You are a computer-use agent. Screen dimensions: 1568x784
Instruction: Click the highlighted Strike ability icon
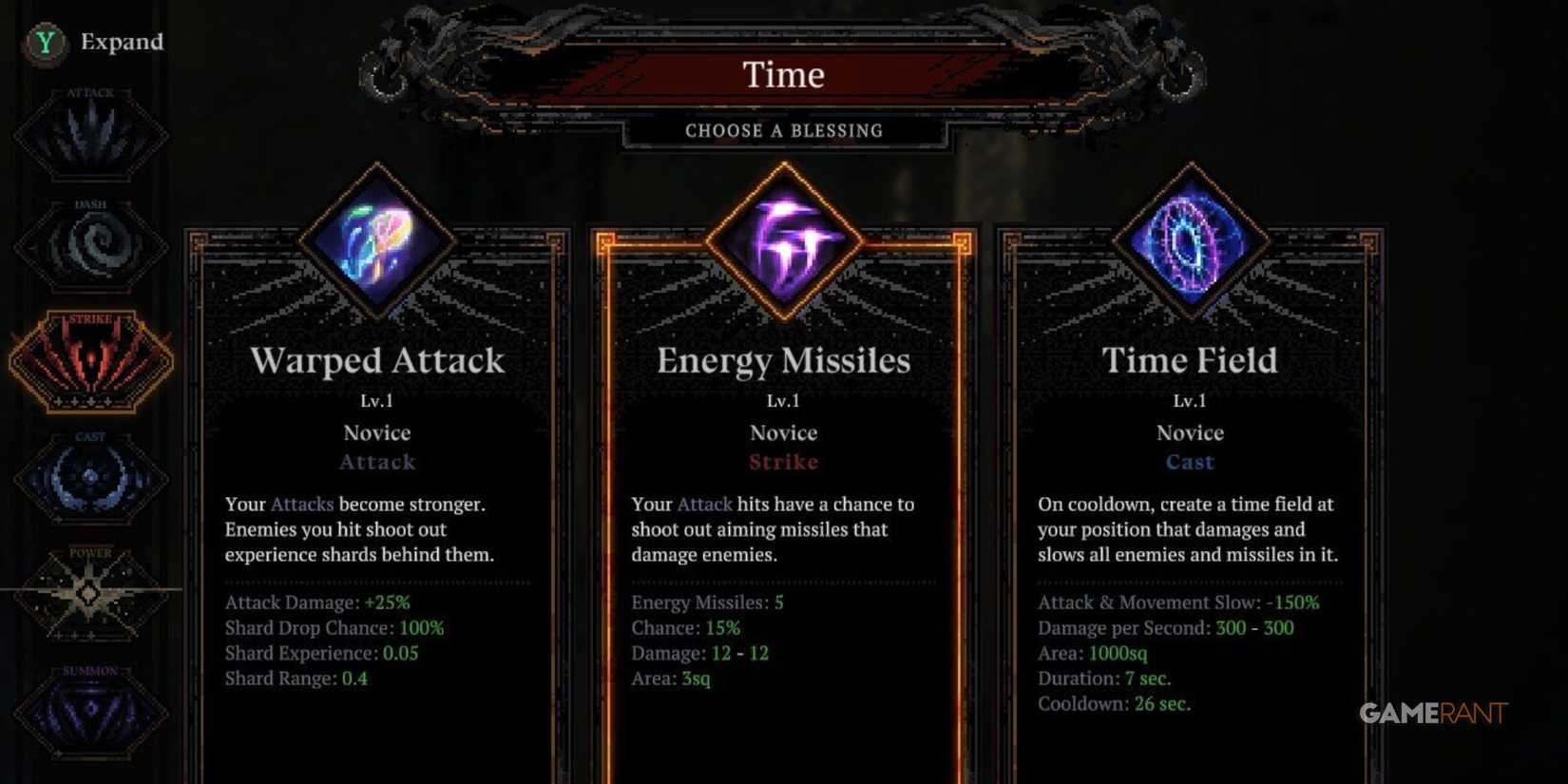pyautogui.click(x=92, y=361)
